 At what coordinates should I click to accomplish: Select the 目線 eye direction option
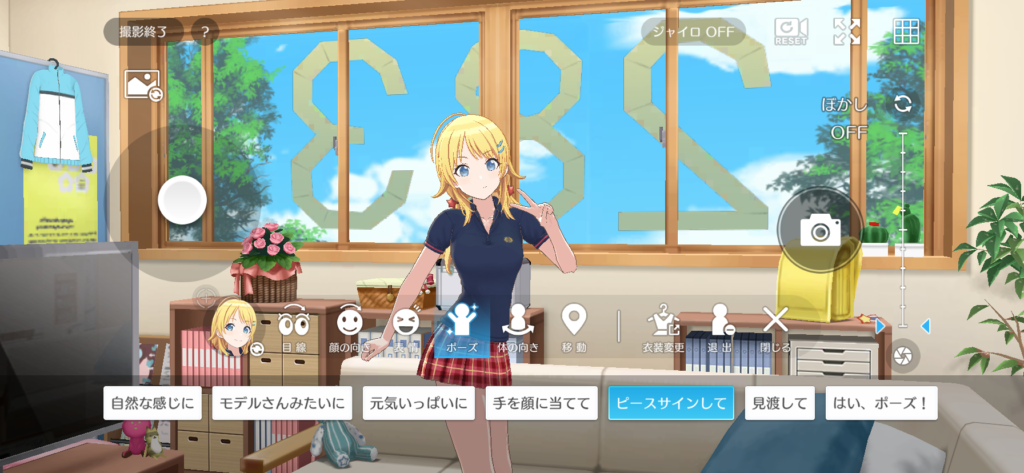[293, 330]
